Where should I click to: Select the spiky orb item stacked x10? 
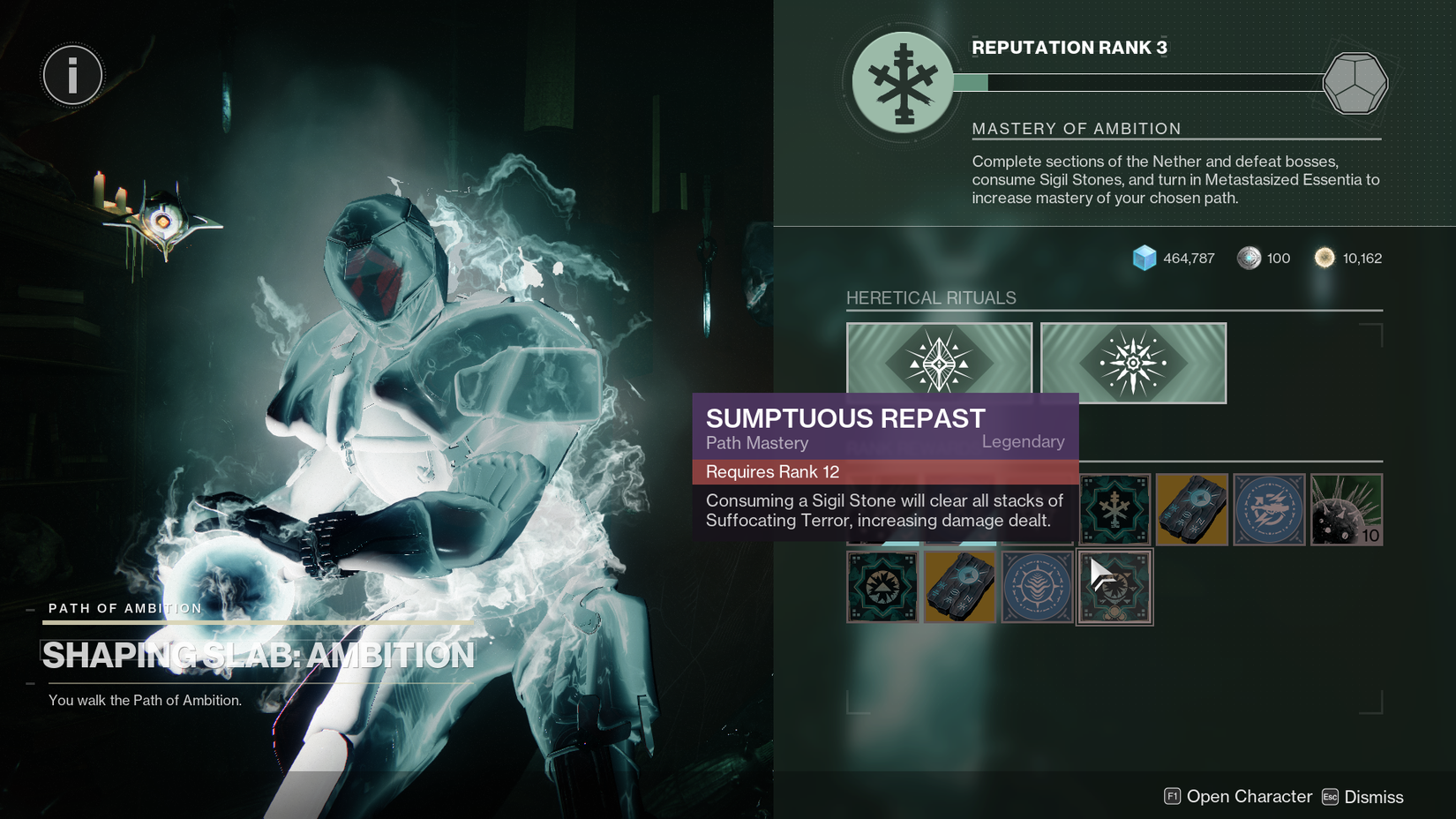point(1347,509)
